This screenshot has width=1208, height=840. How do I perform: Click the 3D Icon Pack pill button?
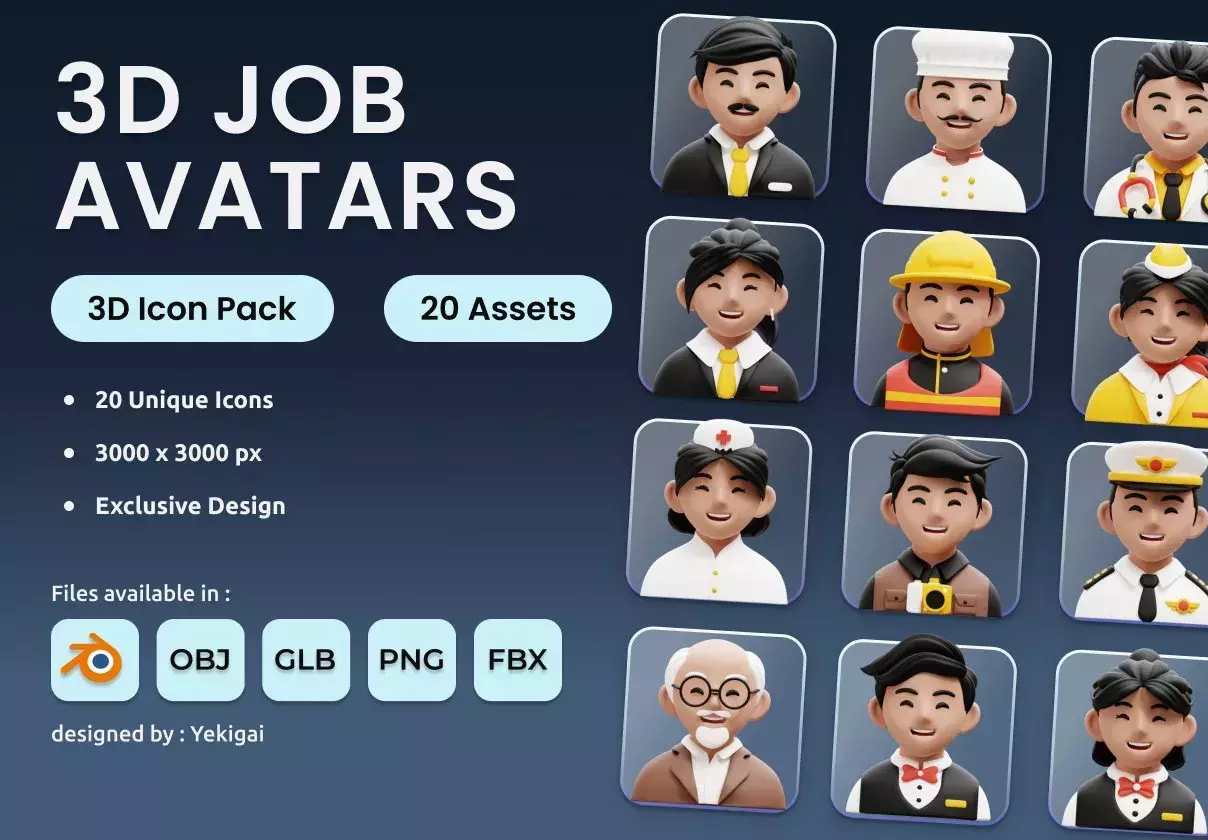click(x=192, y=309)
